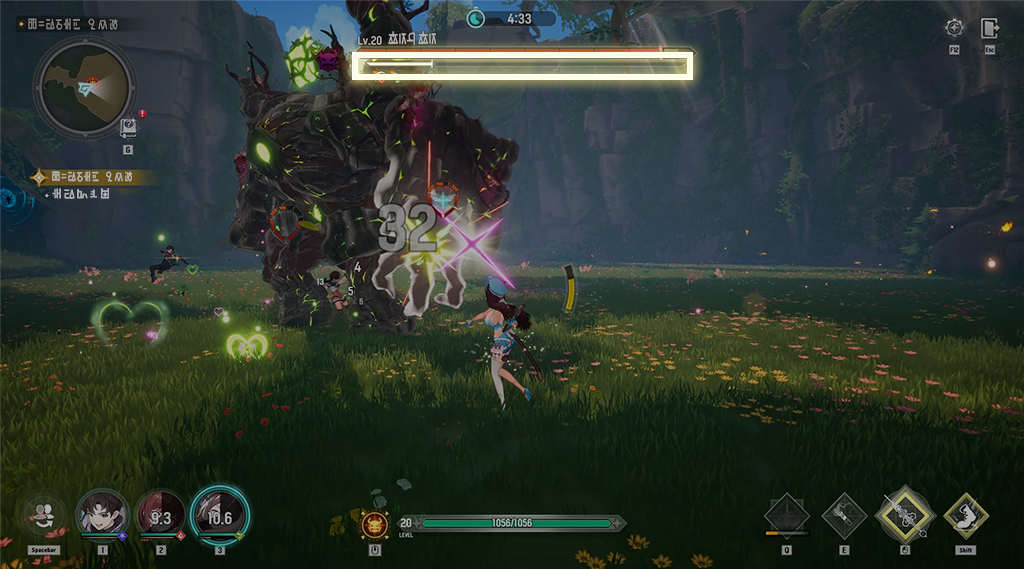Open the target-shaped icon in top right
Screen dimensions: 1024x569
(x=954, y=28)
